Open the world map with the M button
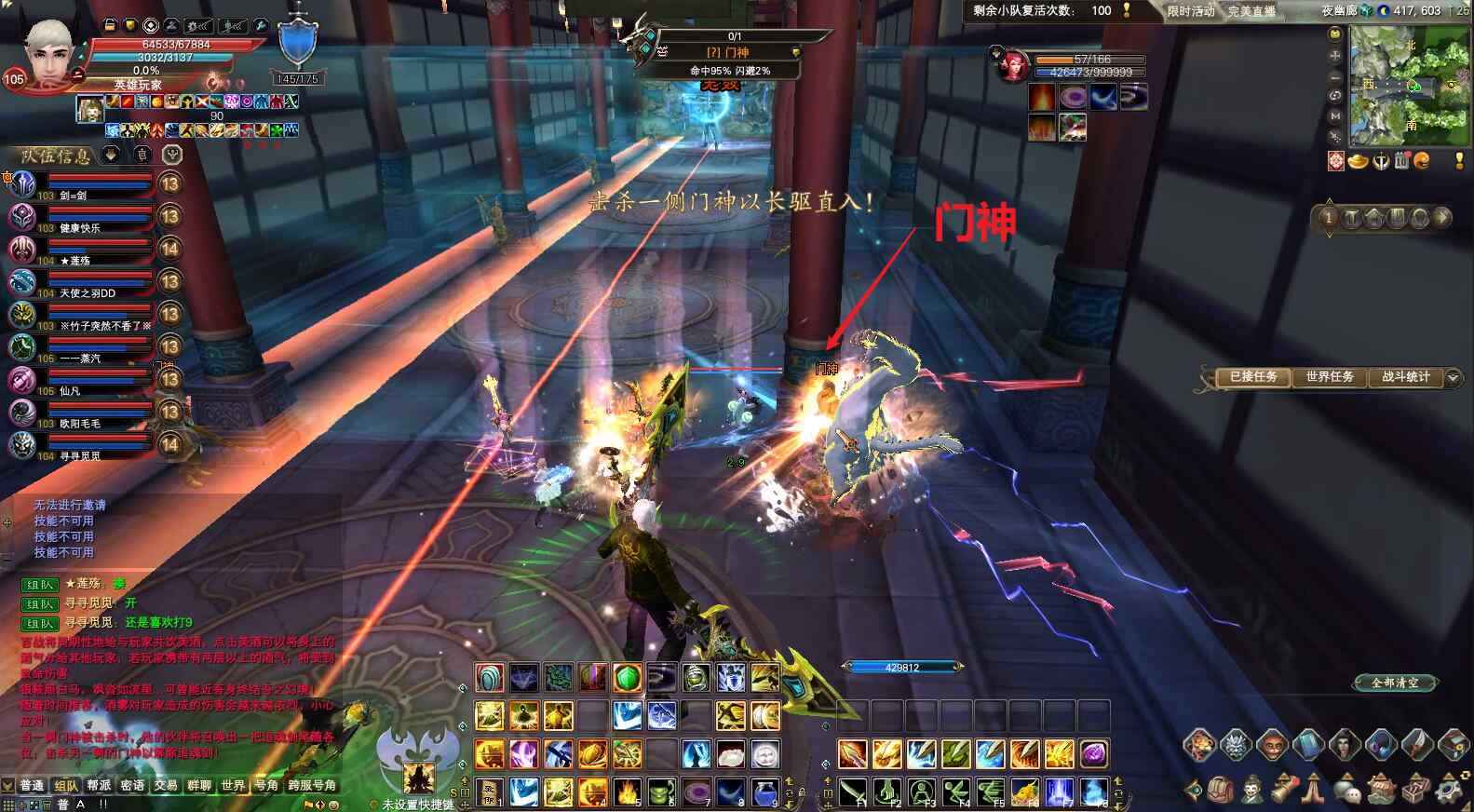1474x812 pixels. pos(1335,116)
